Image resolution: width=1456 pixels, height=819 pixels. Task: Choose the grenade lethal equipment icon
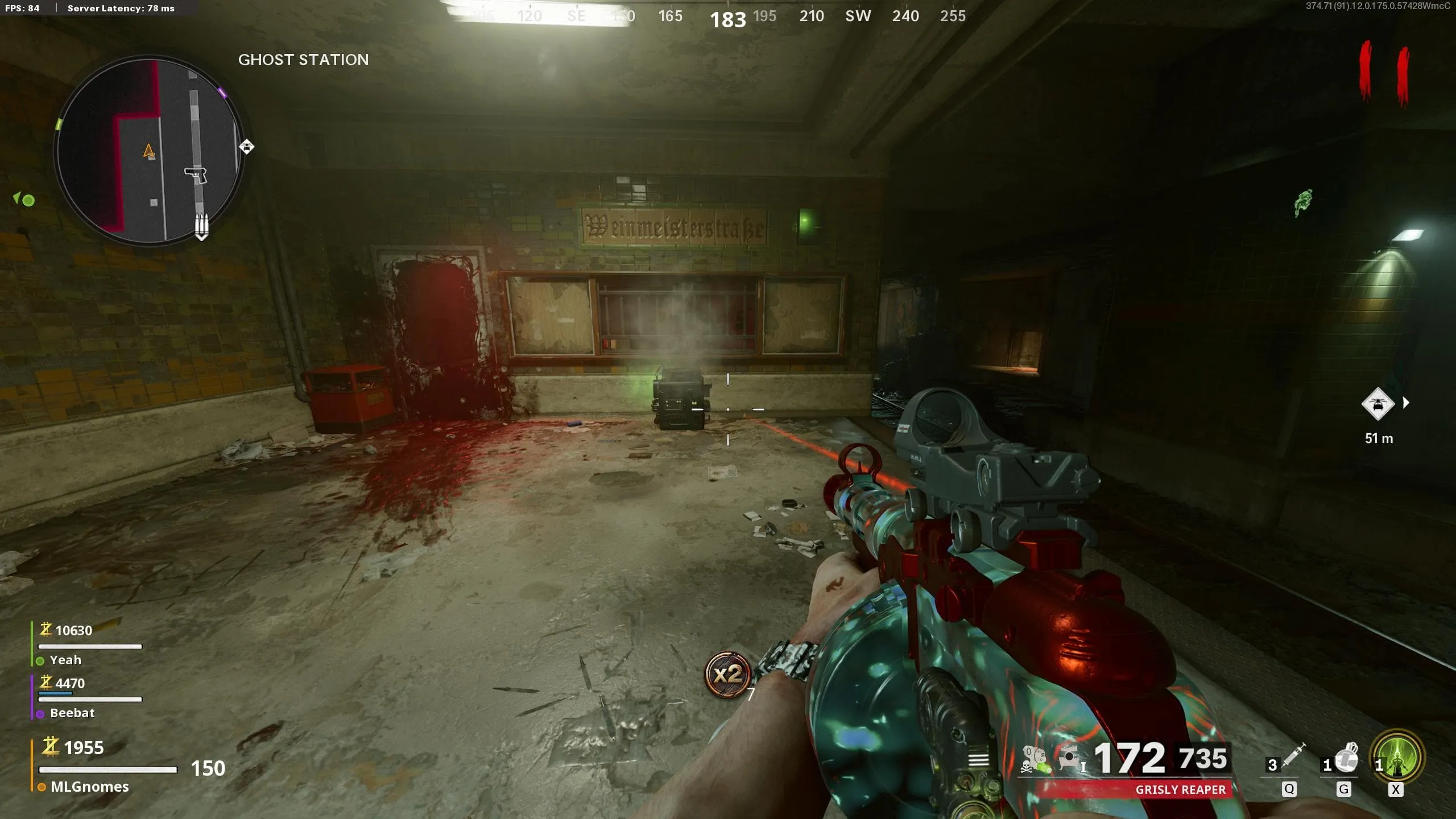(x=1346, y=758)
